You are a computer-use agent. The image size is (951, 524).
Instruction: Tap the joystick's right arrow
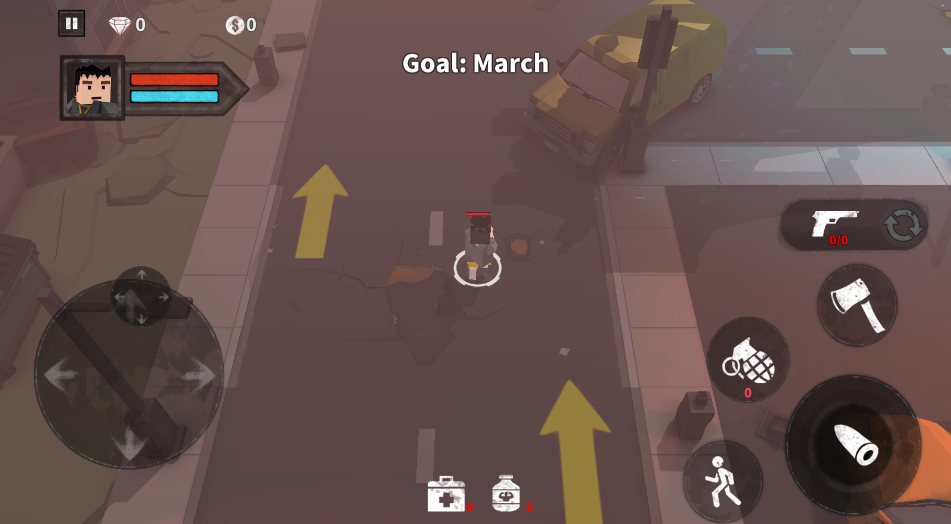[199, 375]
